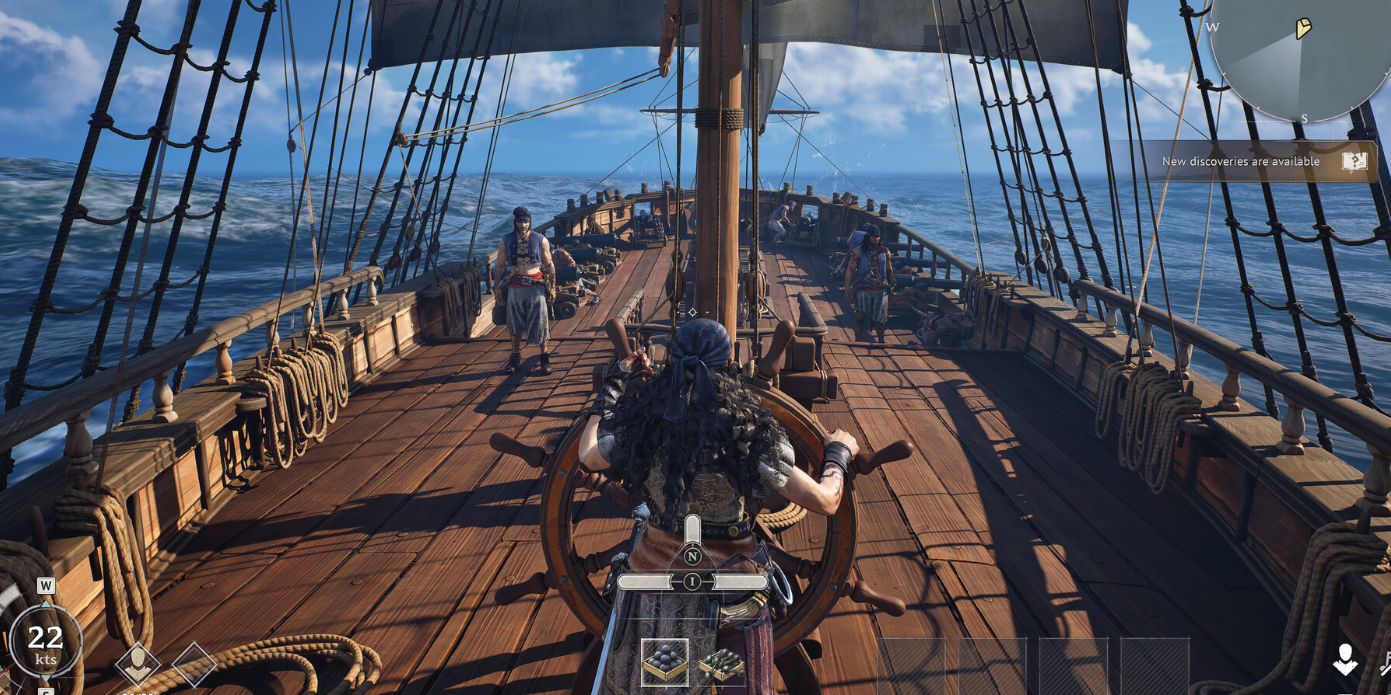
Task: Click the crew member portrait diamond
Action: [138, 663]
